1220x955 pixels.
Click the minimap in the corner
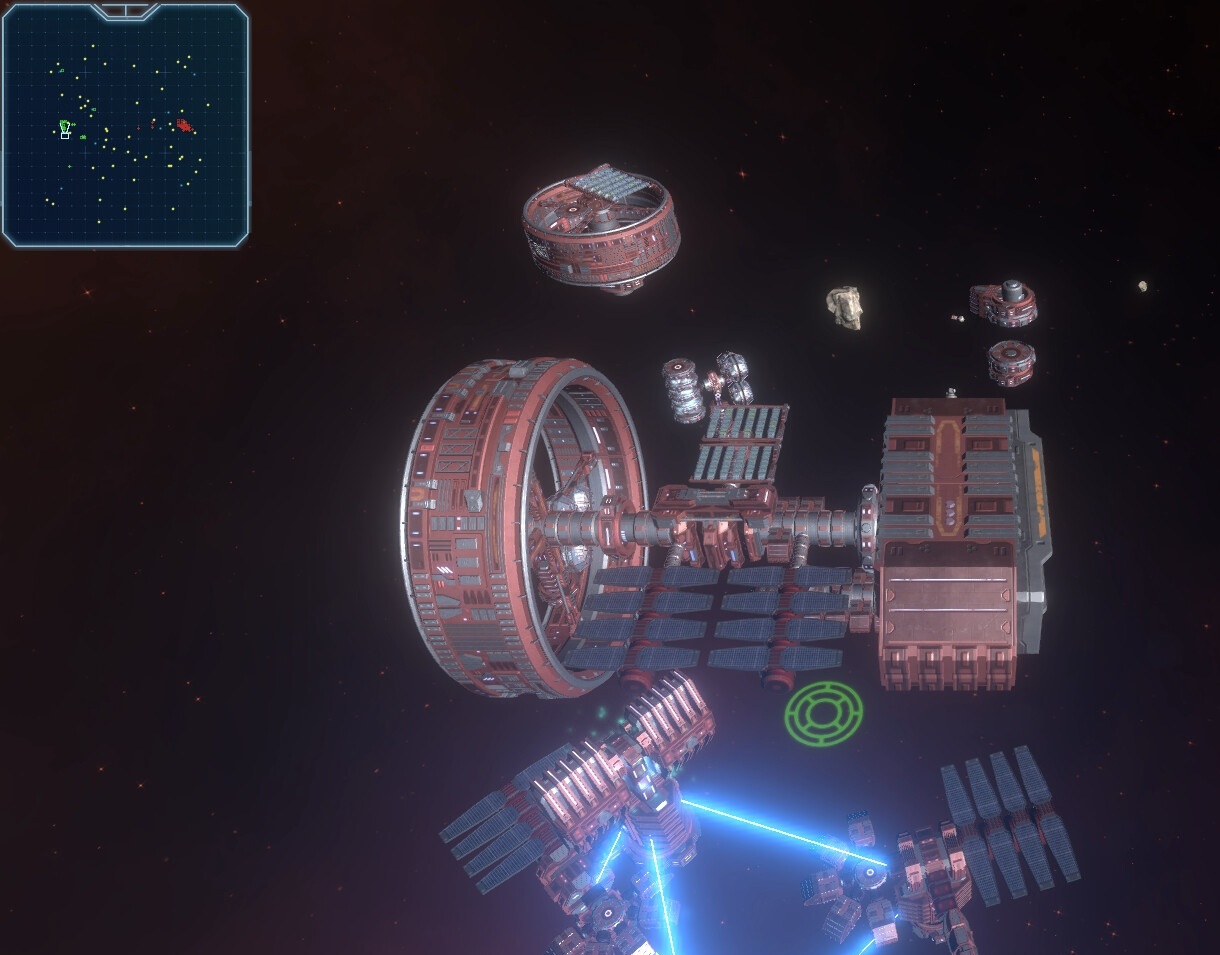pyautogui.click(x=126, y=125)
